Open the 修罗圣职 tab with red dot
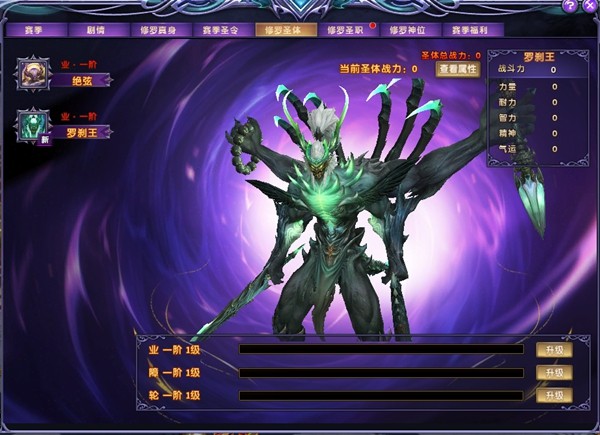The width and height of the screenshot is (600, 435). pos(345,30)
